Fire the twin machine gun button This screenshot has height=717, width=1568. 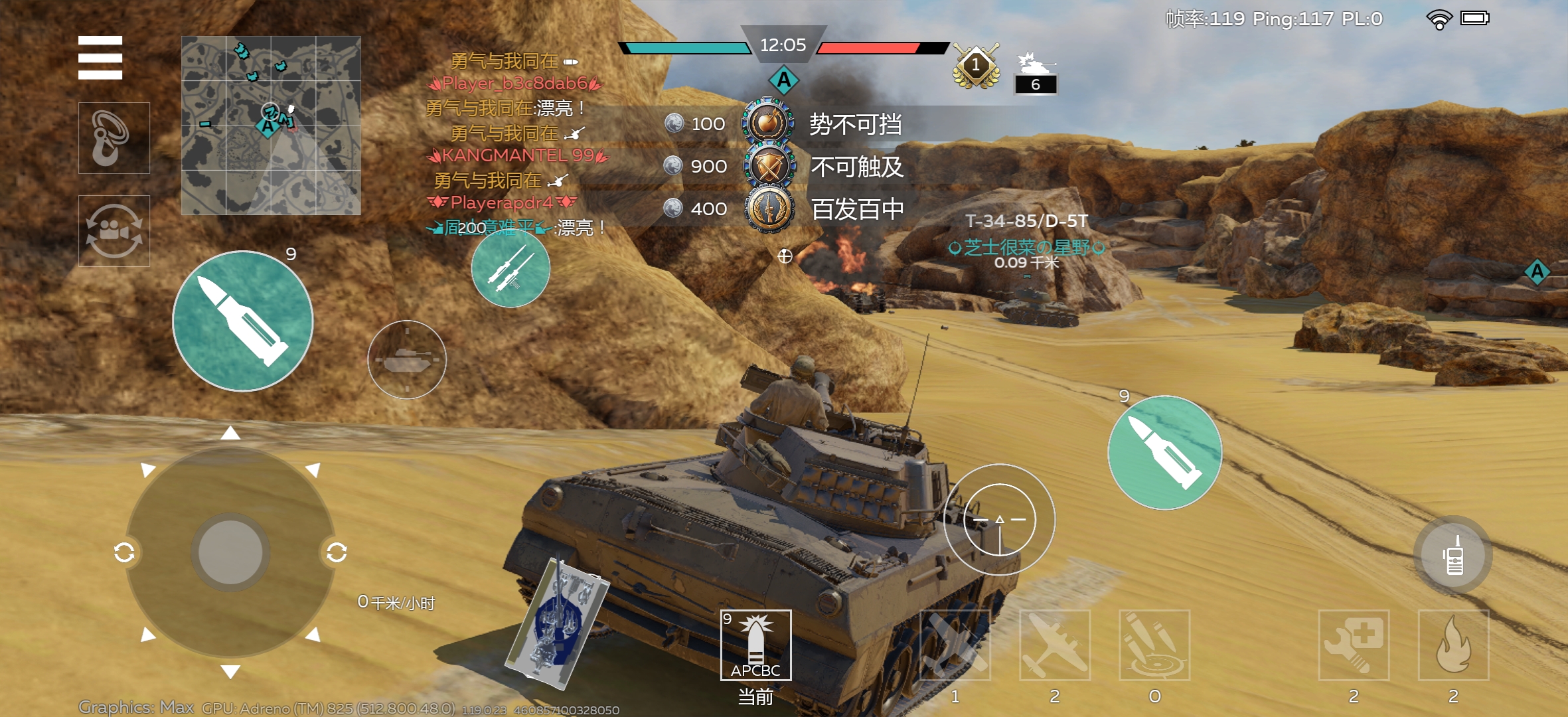[510, 268]
